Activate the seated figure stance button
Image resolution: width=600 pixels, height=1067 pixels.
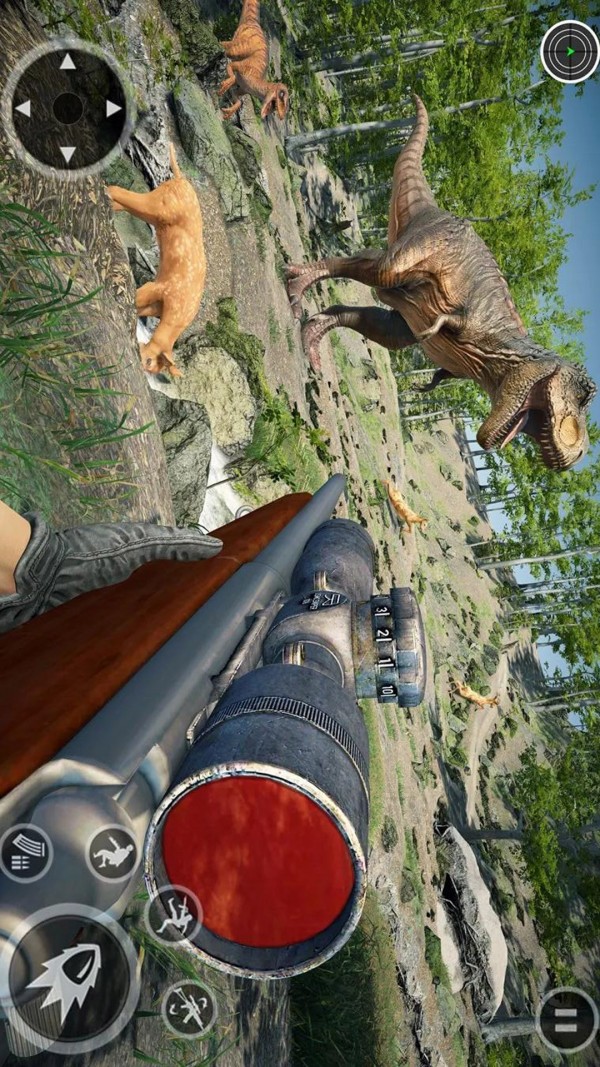tap(112, 853)
